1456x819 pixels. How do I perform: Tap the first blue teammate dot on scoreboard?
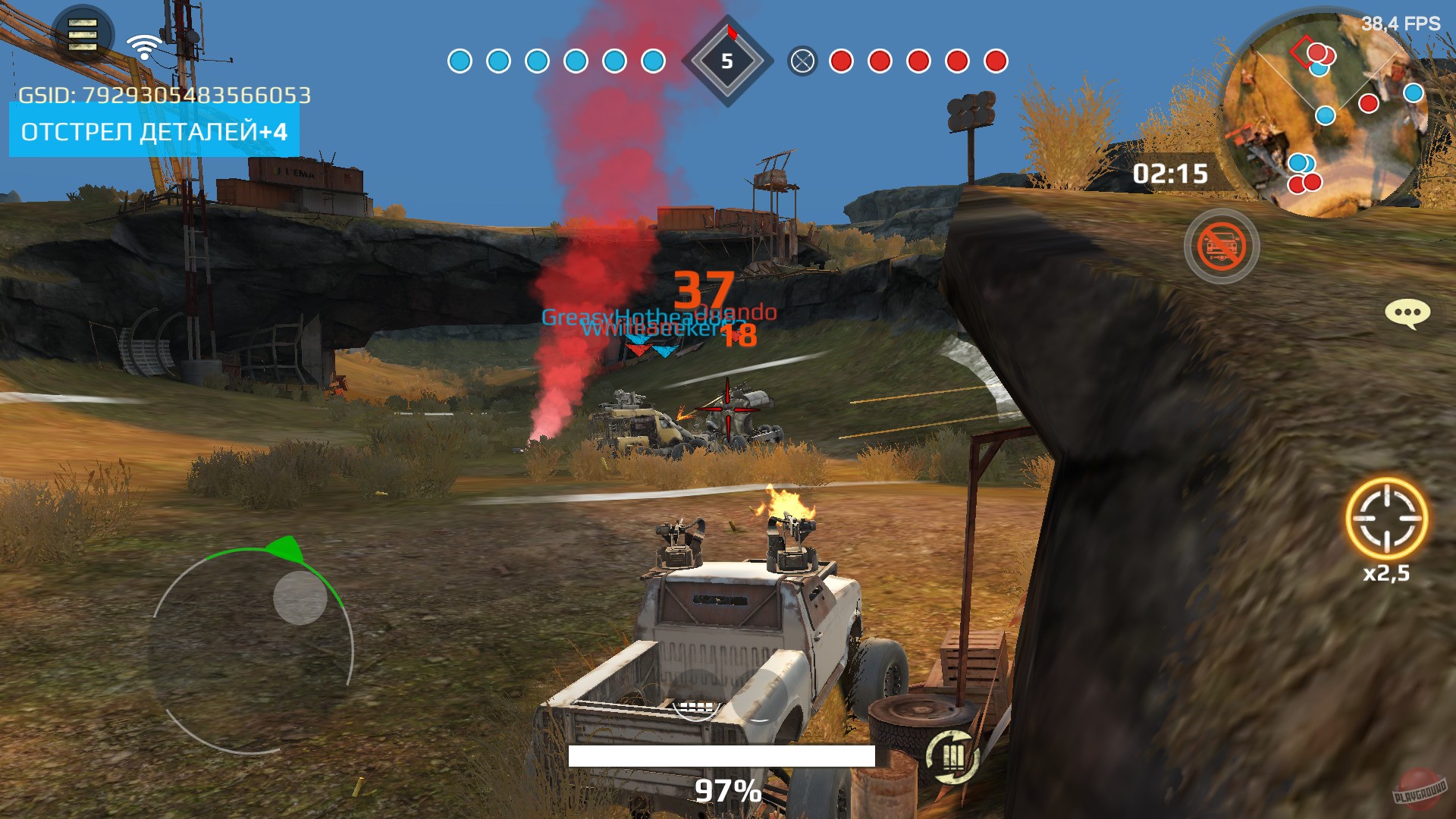(x=460, y=61)
